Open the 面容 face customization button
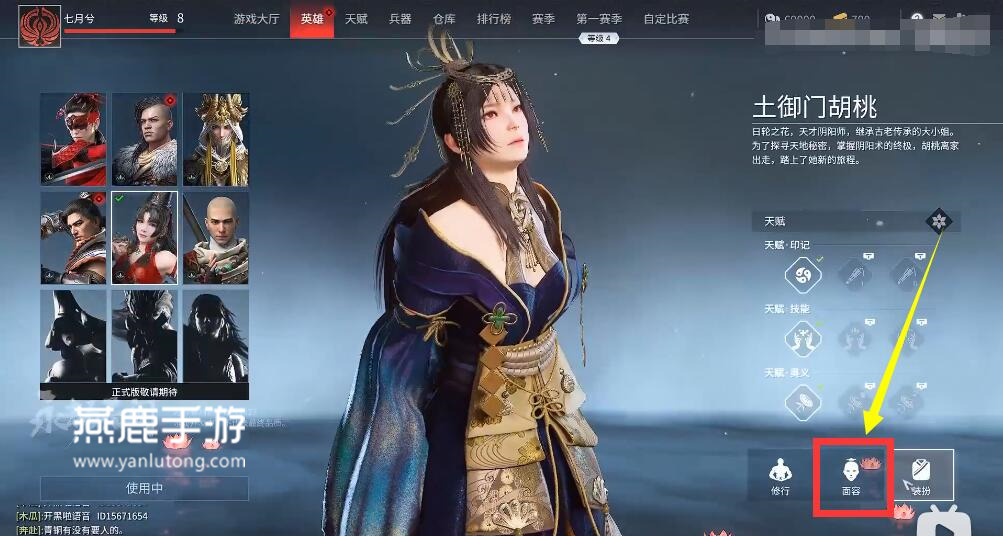 (x=851, y=476)
